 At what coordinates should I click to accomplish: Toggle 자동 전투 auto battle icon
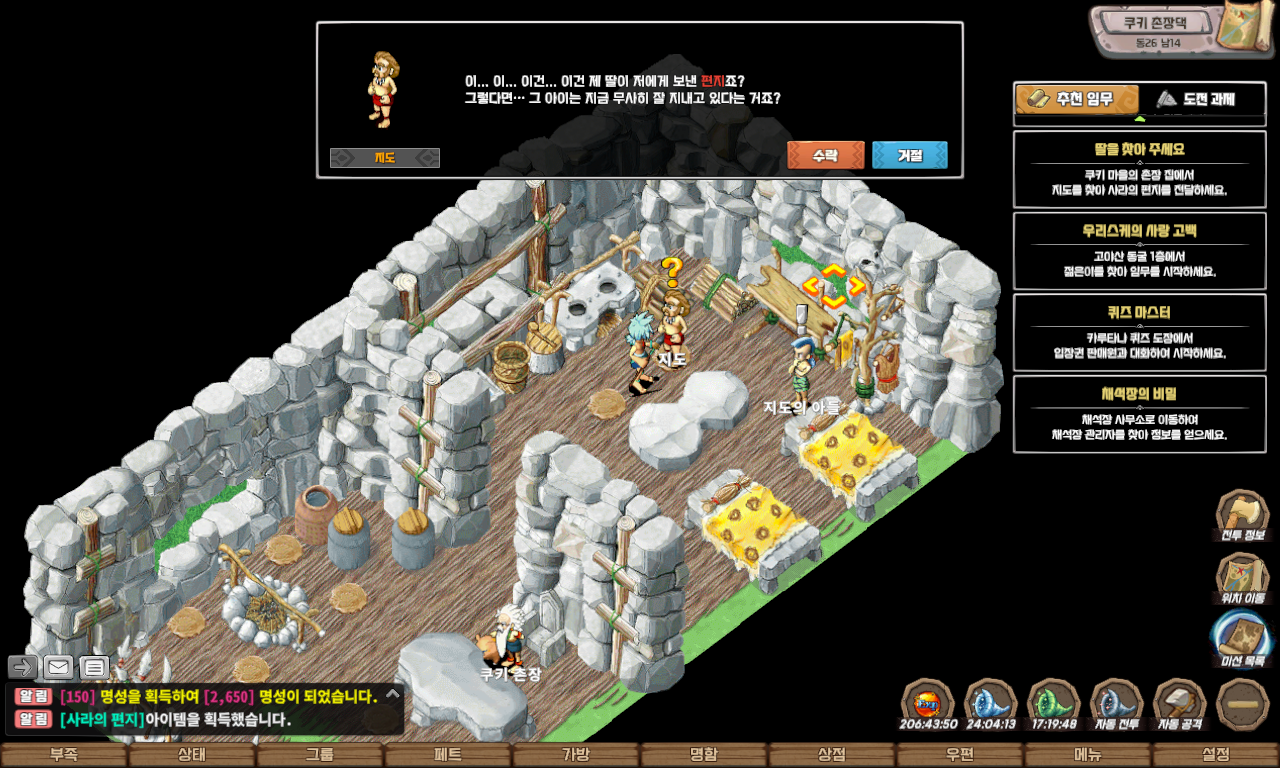tap(1115, 703)
